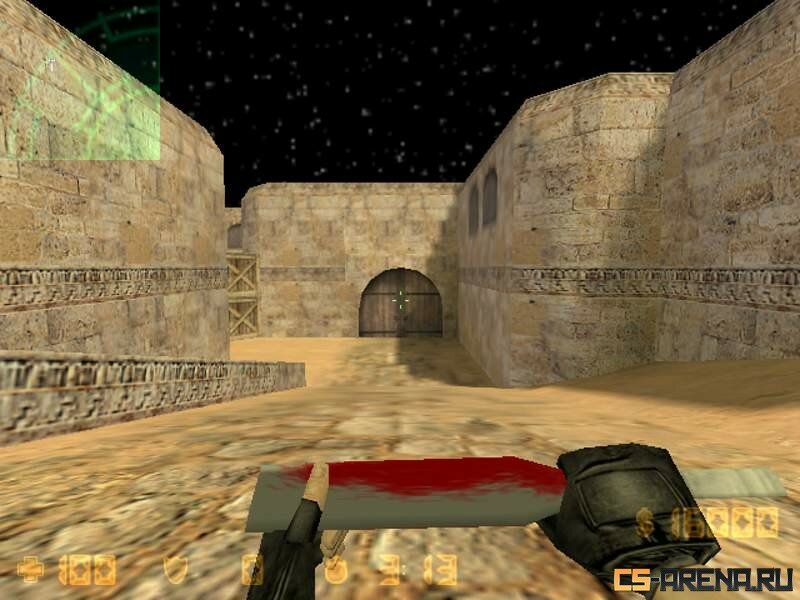Click the green radar minimap
The height and width of the screenshot is (600, 800).
[80, 80]
